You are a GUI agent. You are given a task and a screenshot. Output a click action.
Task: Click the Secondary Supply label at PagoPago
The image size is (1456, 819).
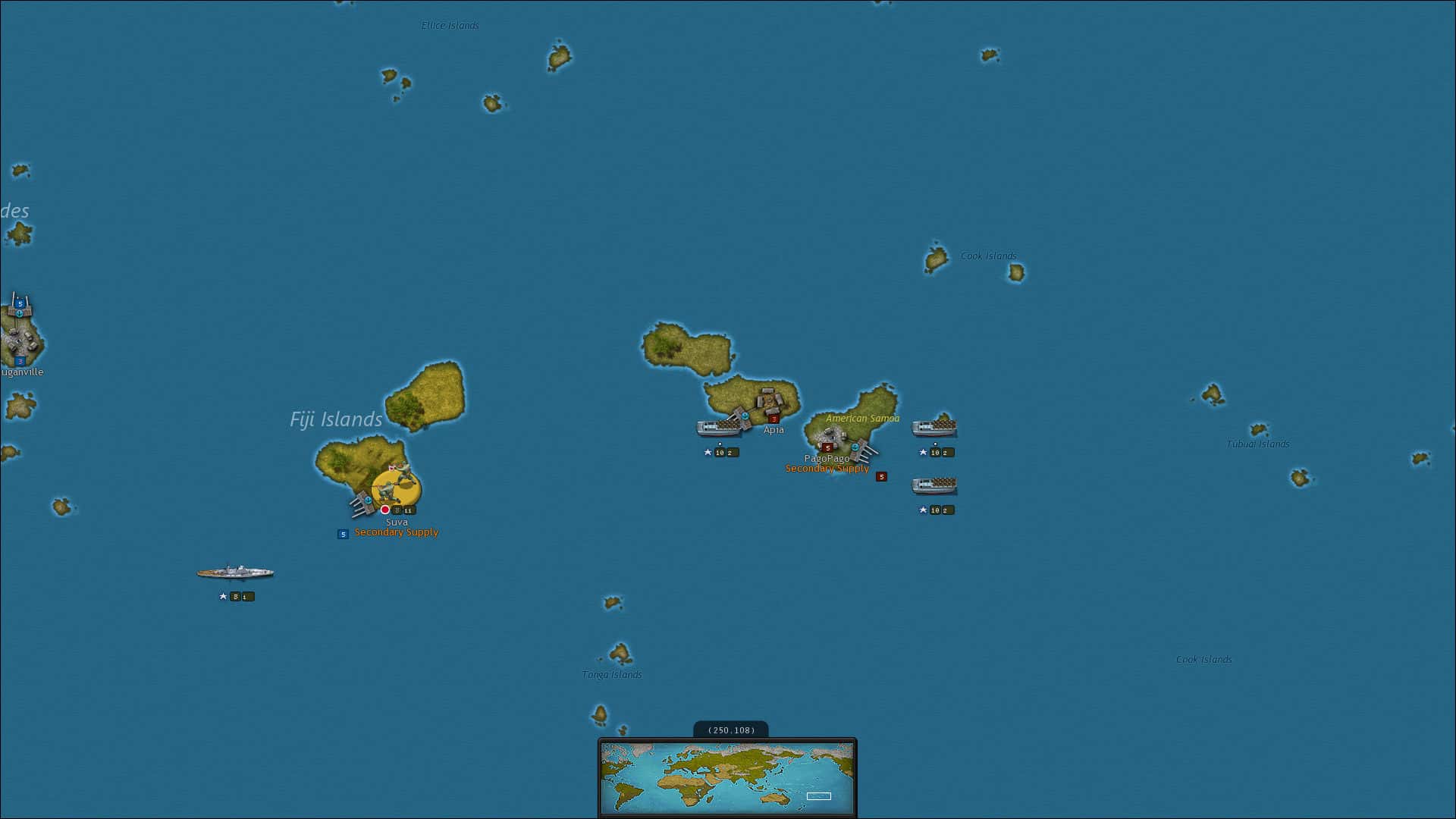coord(826,469)
